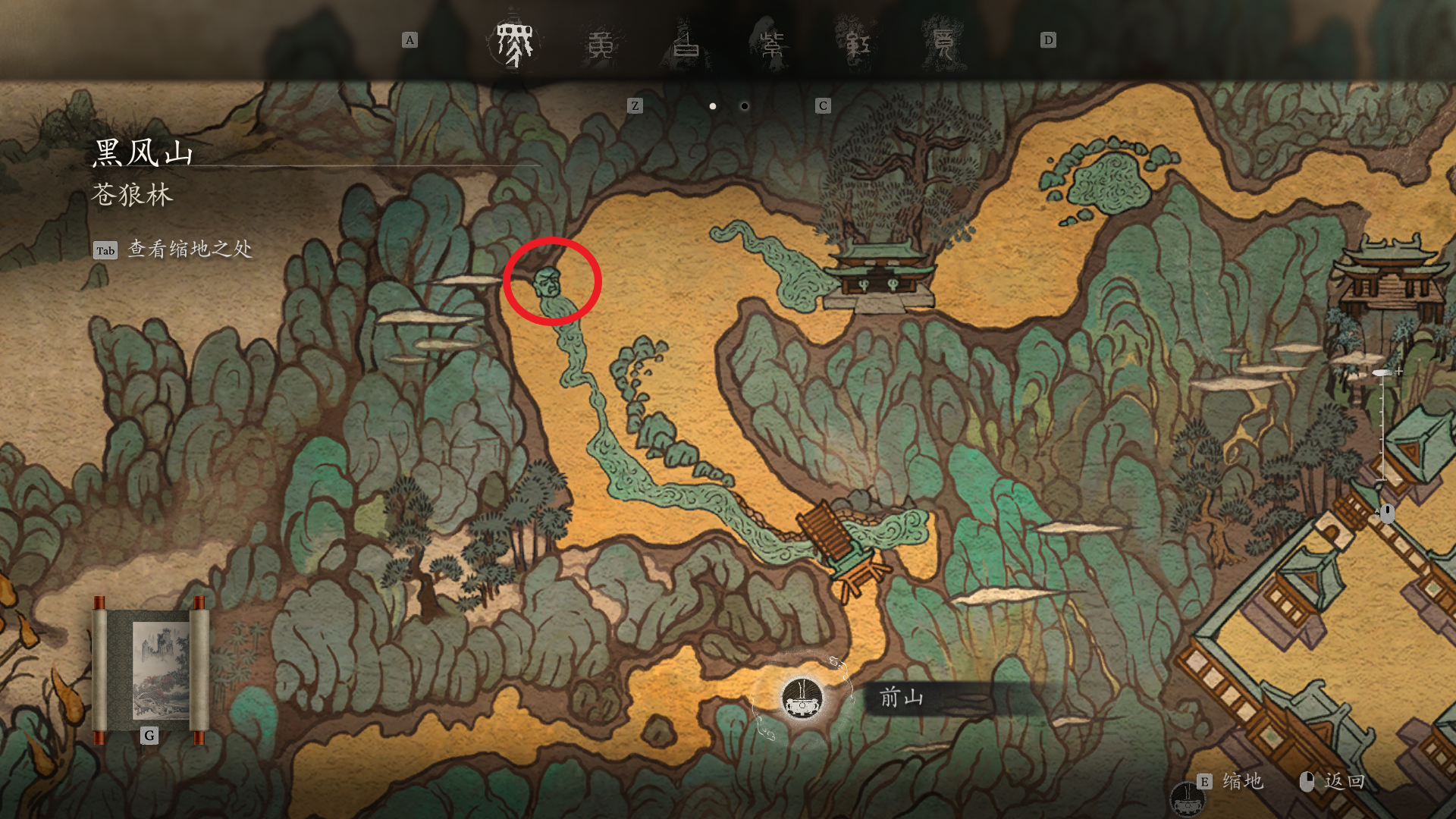The height and width of the screenshot is (819, 1456).
Task: Click the green stone head map marker
Action: 548,283
